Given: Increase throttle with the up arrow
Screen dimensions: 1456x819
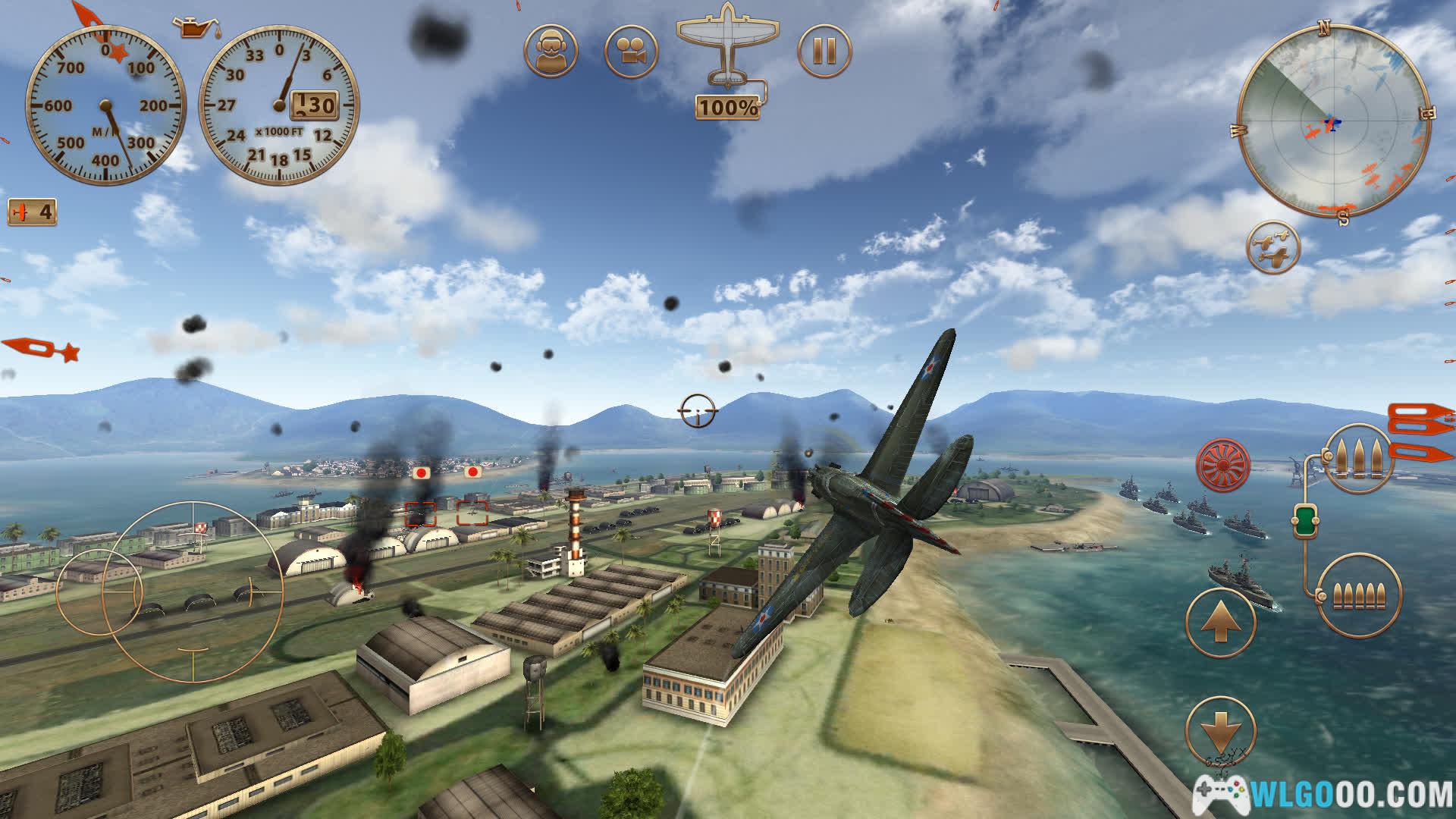Looking at the screenshot, I should click(x=1220, y=622).
